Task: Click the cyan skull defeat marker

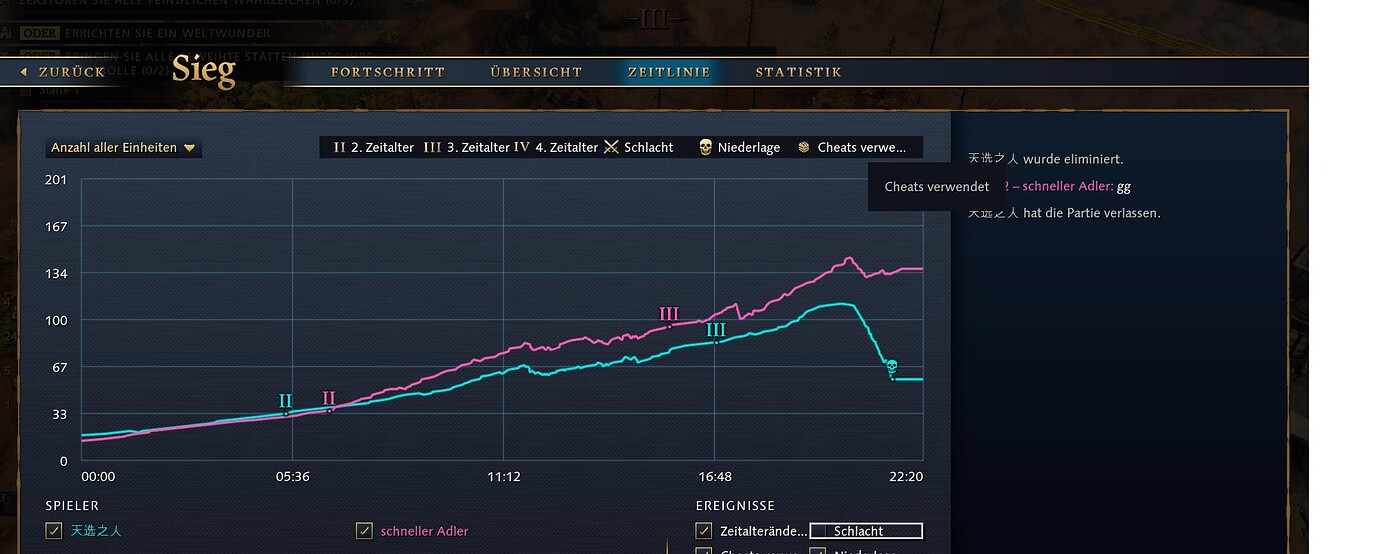Action: point(891,368)
